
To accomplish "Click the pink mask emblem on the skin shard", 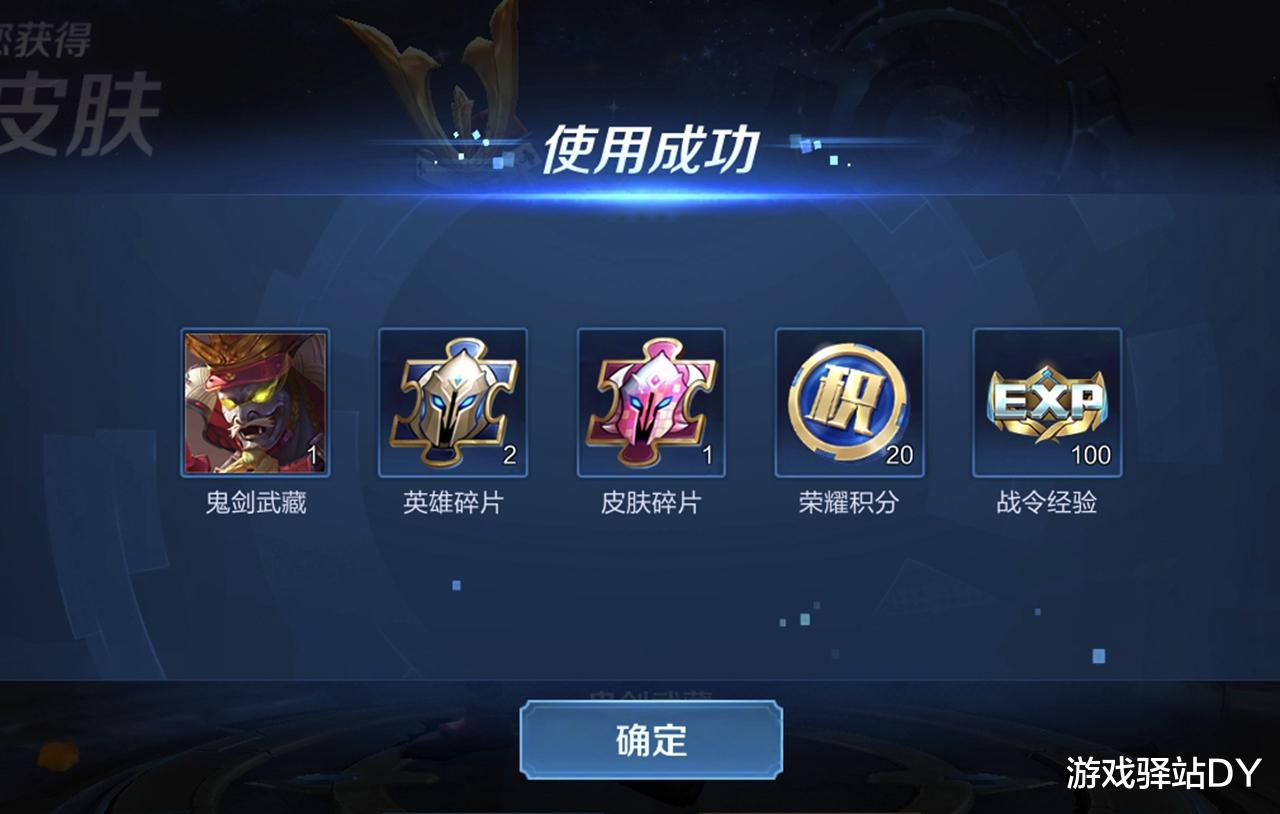I will click(x=652, y=400).
